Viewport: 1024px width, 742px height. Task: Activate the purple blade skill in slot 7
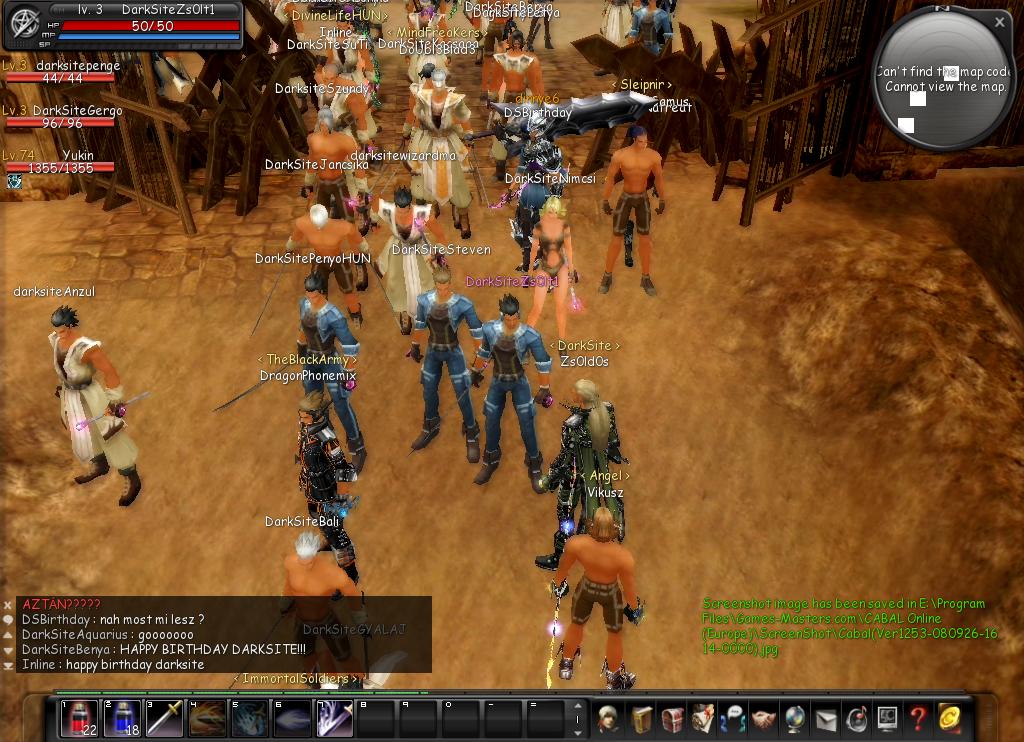click(x=335, y=719)
